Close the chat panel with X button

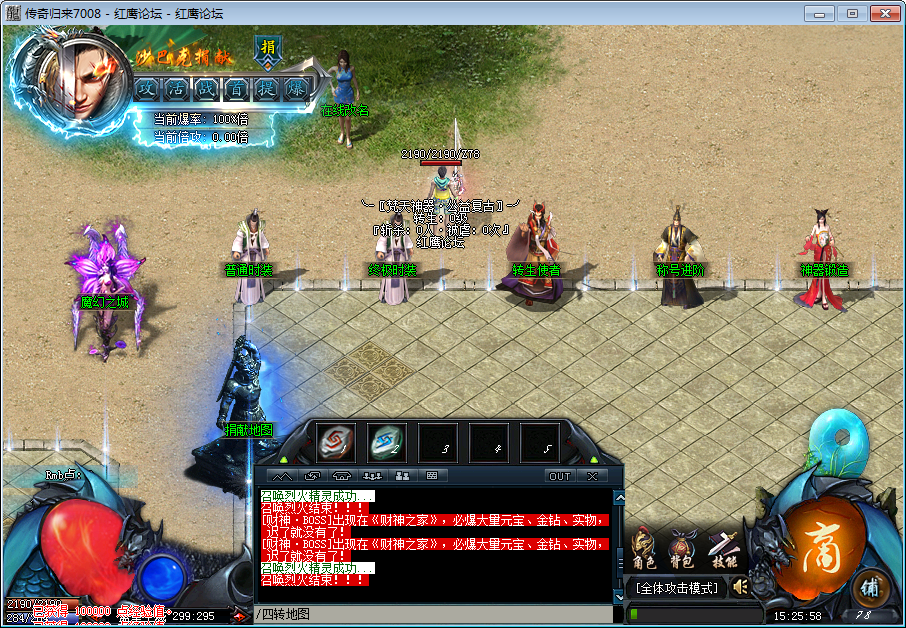click(592, 476)
